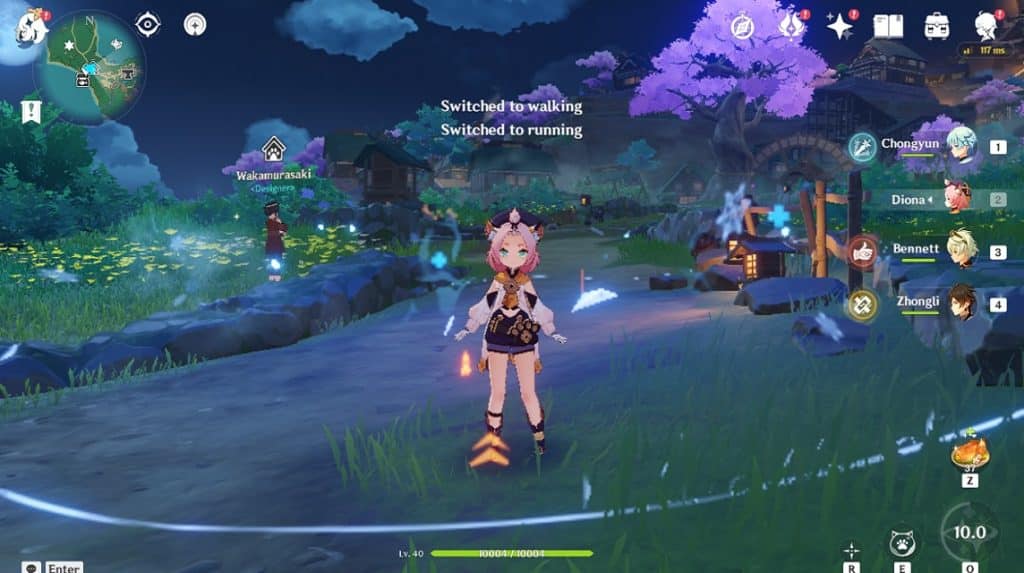Click the crosshair aim icon
1024x573 pixels.
pos(851,549)
